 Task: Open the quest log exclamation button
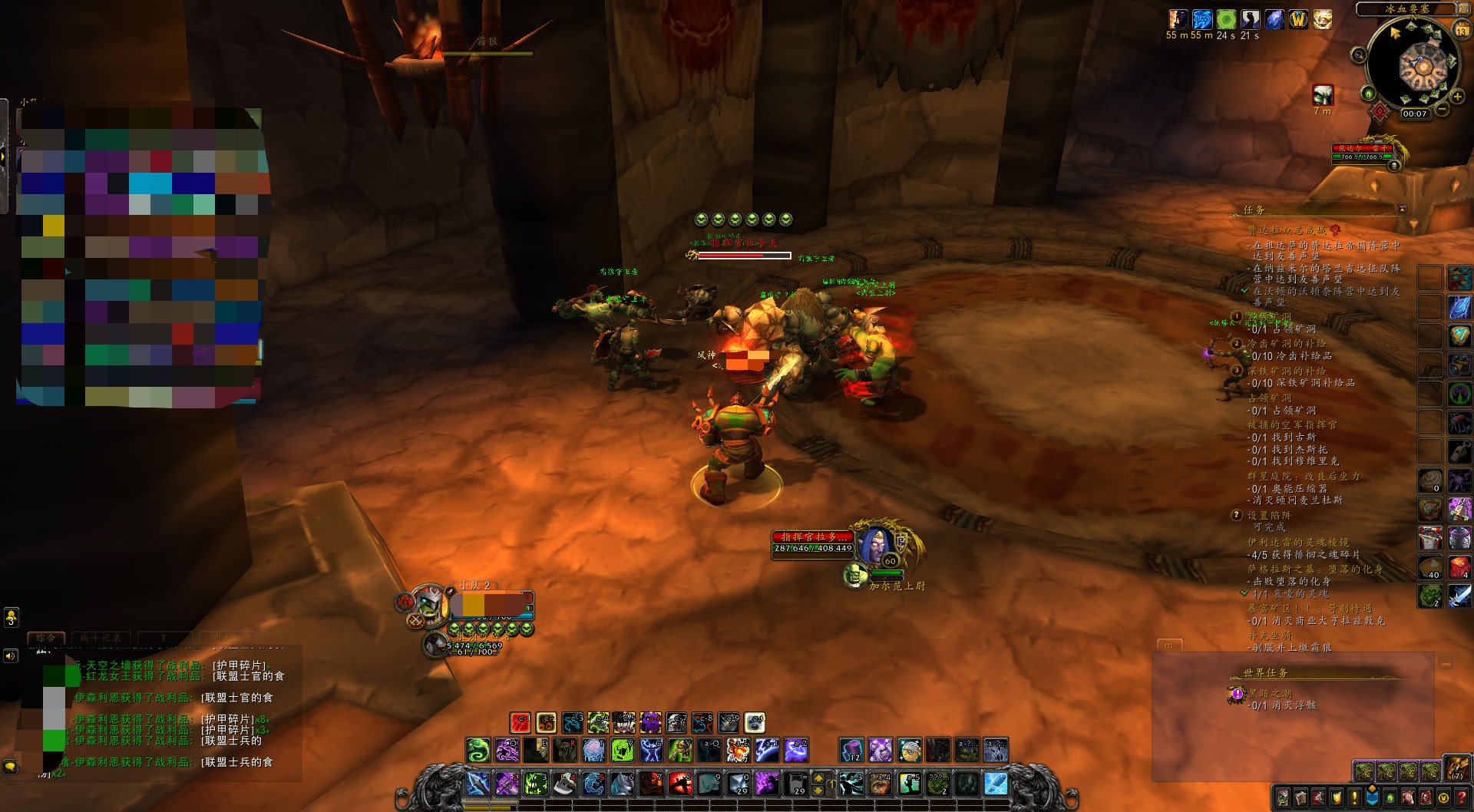(x=1354, y=797)
